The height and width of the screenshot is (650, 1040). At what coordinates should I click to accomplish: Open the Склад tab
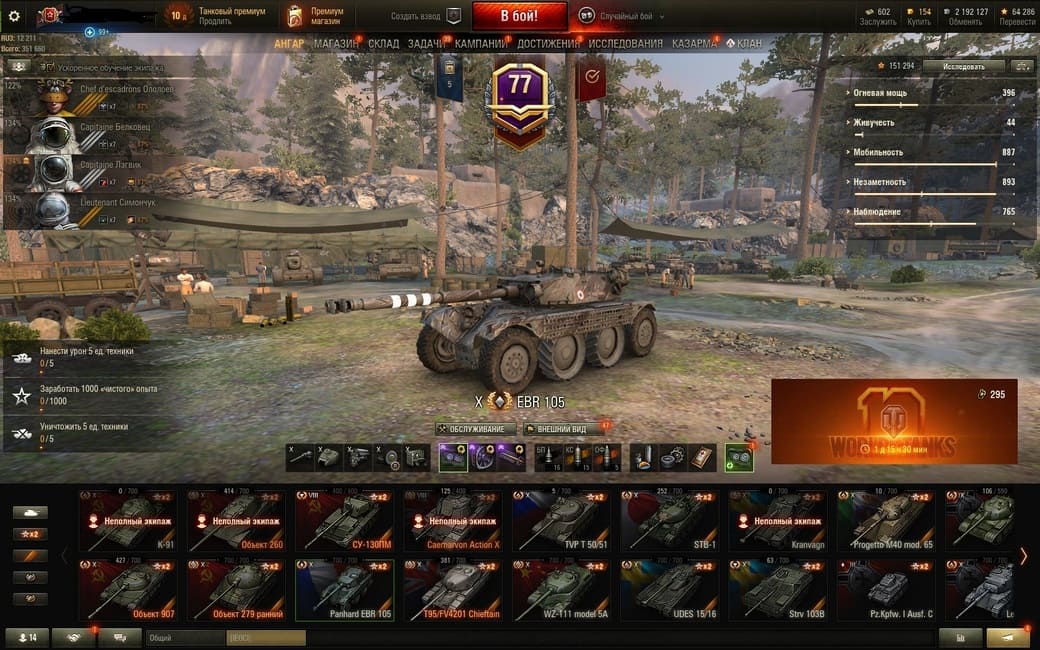[x=383, y=44]
